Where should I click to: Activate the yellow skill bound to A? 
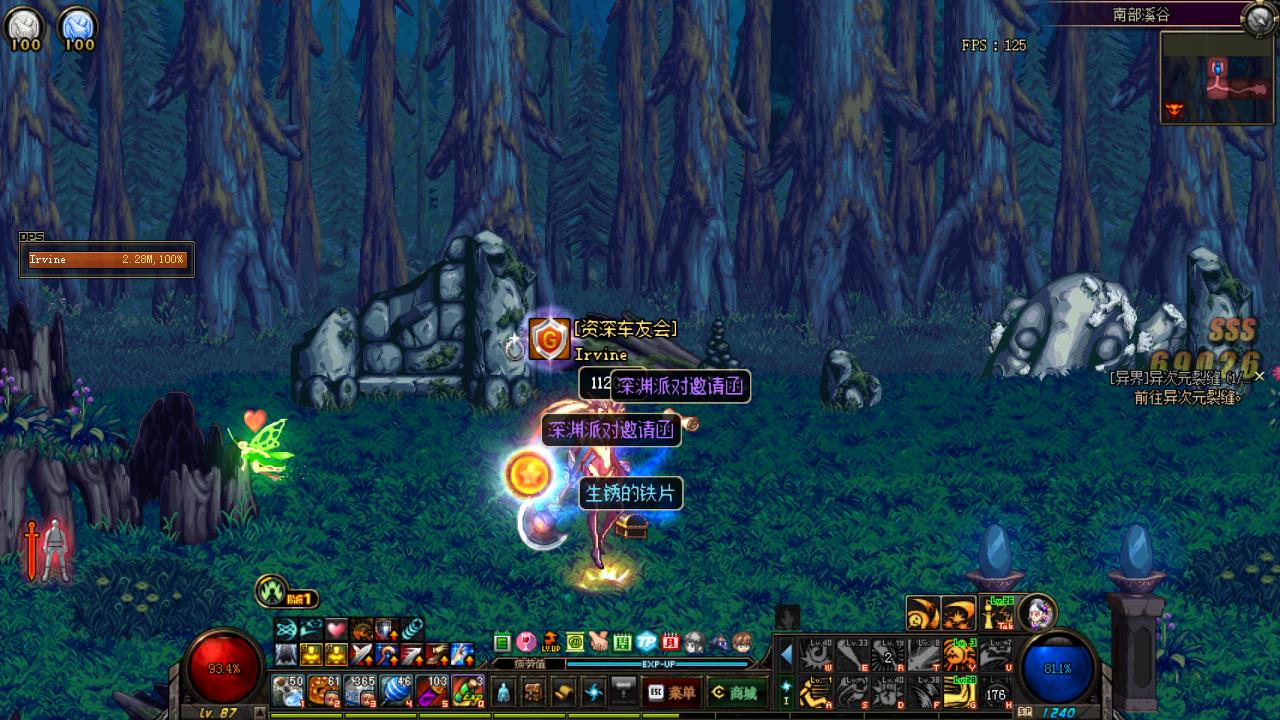tap(817, 691)
